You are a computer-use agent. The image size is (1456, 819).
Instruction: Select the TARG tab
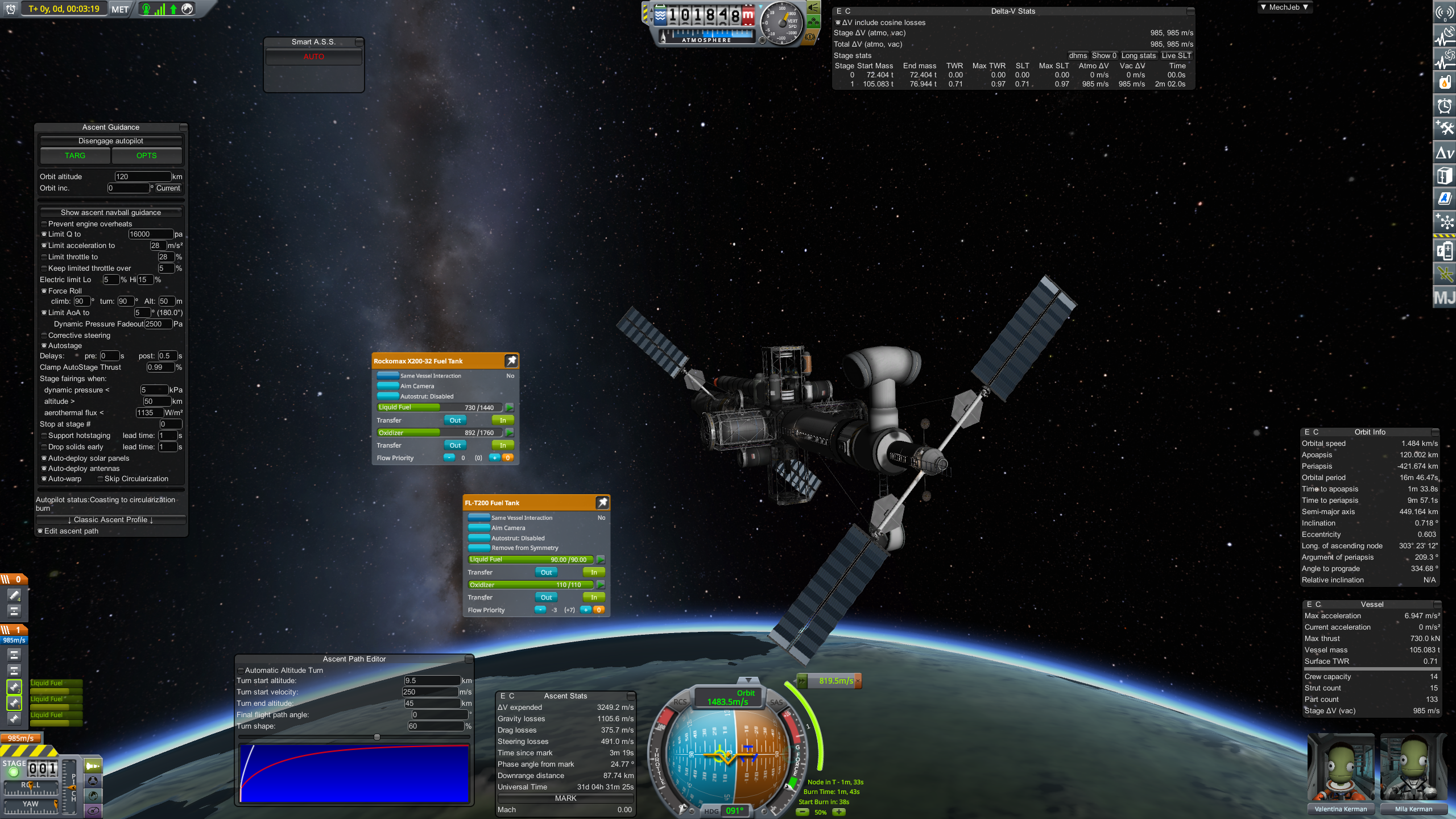pos(75,156)
